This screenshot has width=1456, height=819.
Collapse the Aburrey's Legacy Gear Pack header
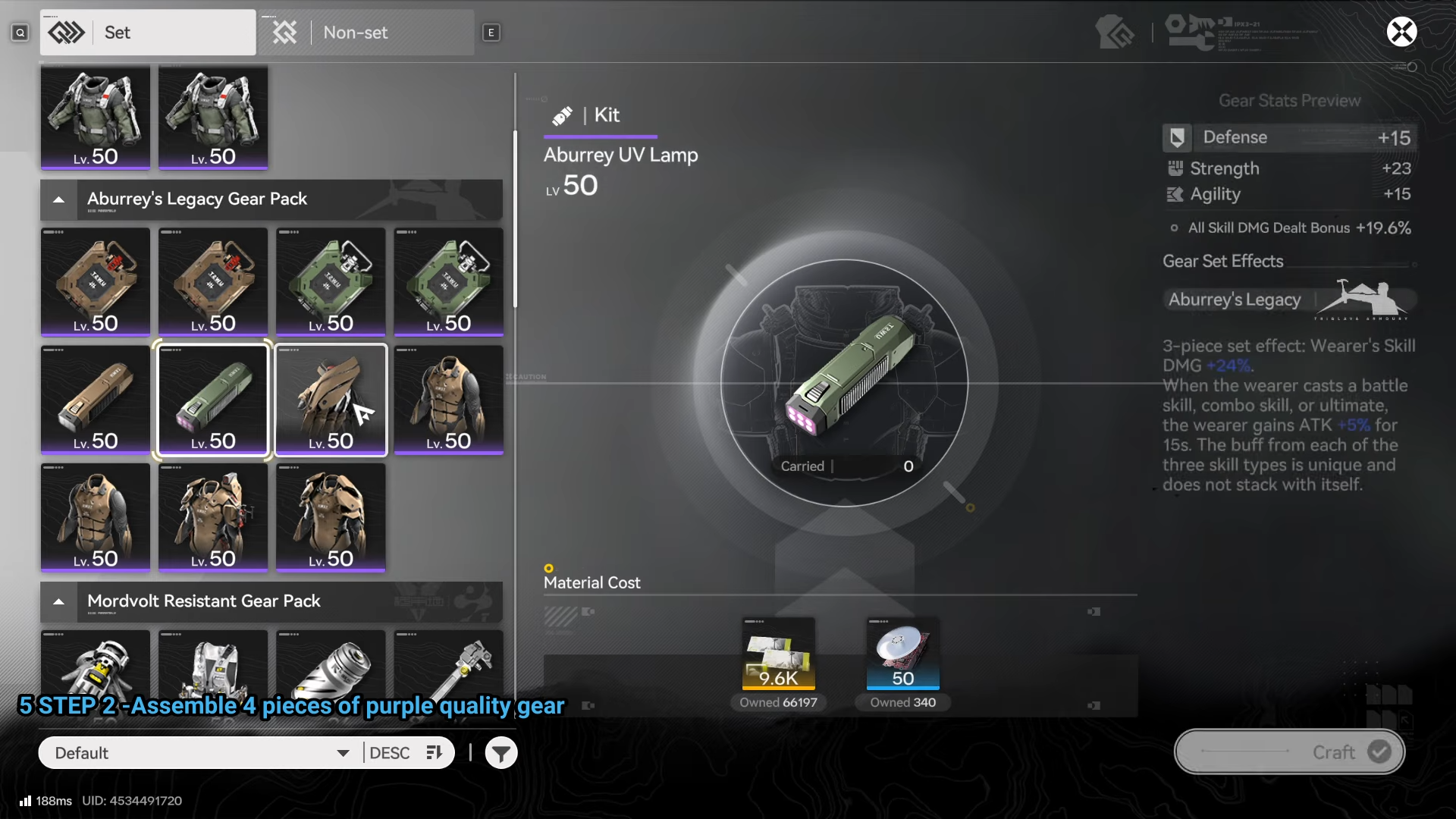[59, 199]
